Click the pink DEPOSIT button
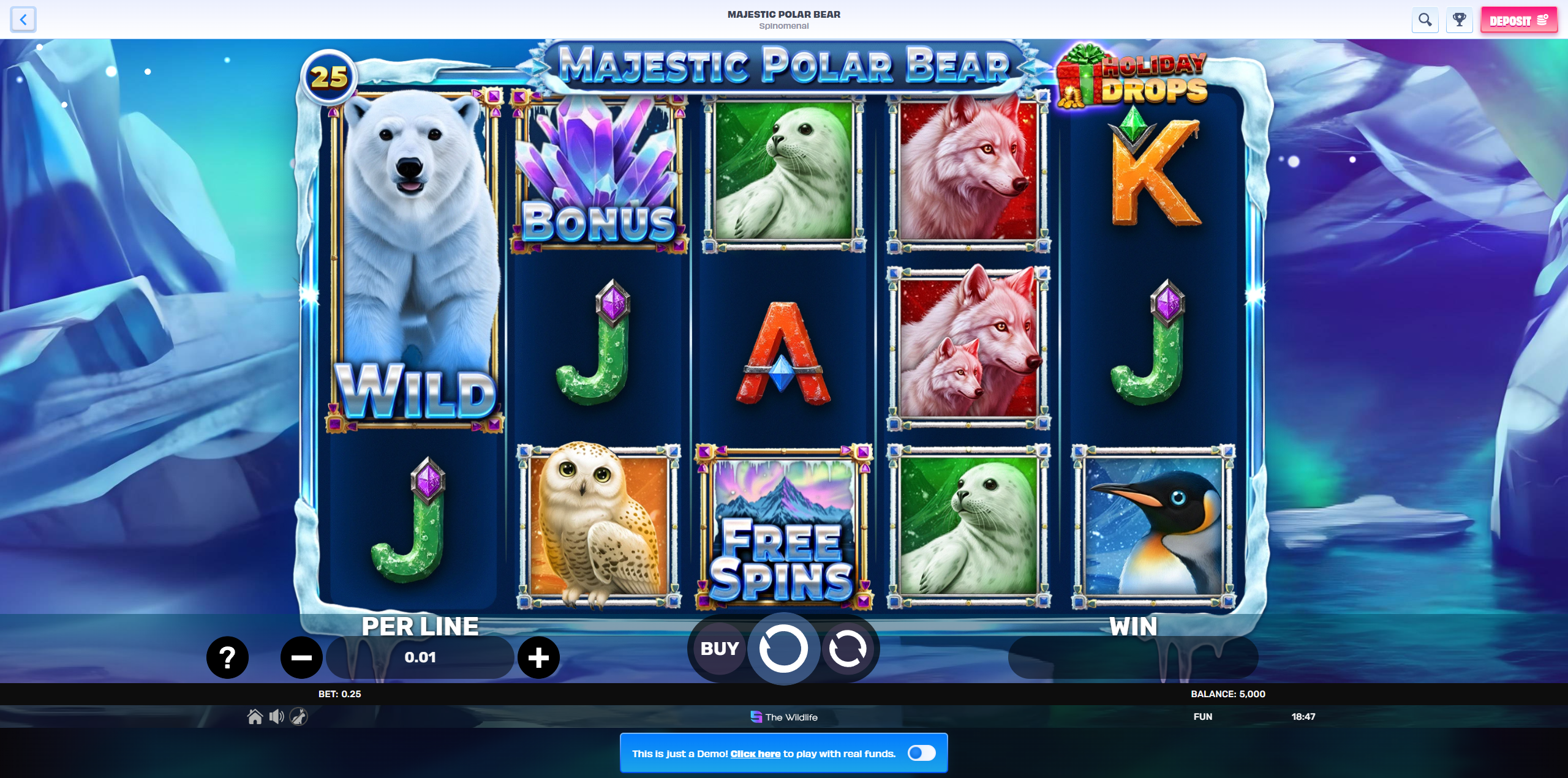The width and height of the screenshot is (1568, 778). coord(1518,20)
